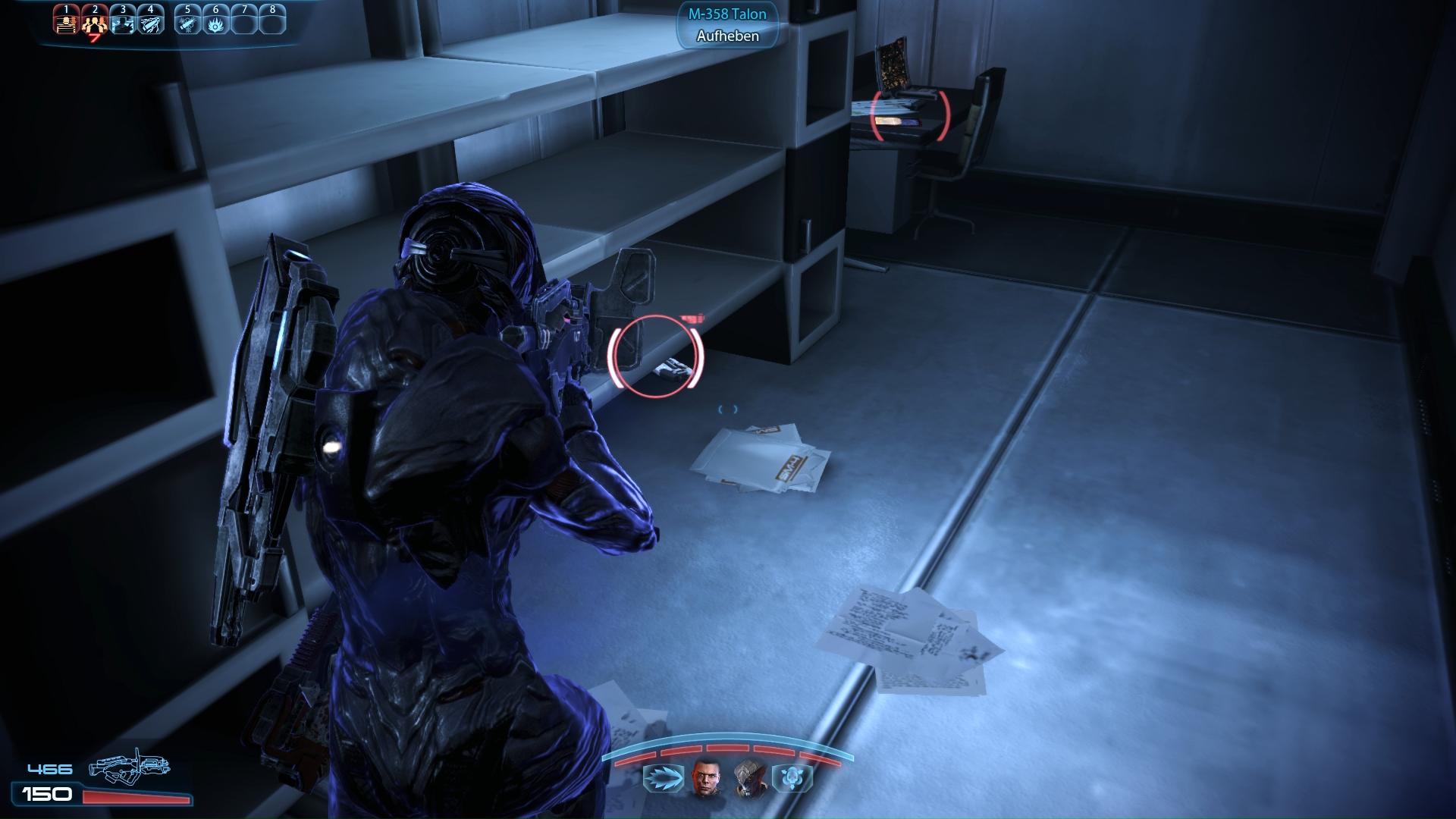The height and width of the screenshot is (819, 1456).
Task: Pick up the M-358 Talon via Aufheben prompt
Action: 727,36
